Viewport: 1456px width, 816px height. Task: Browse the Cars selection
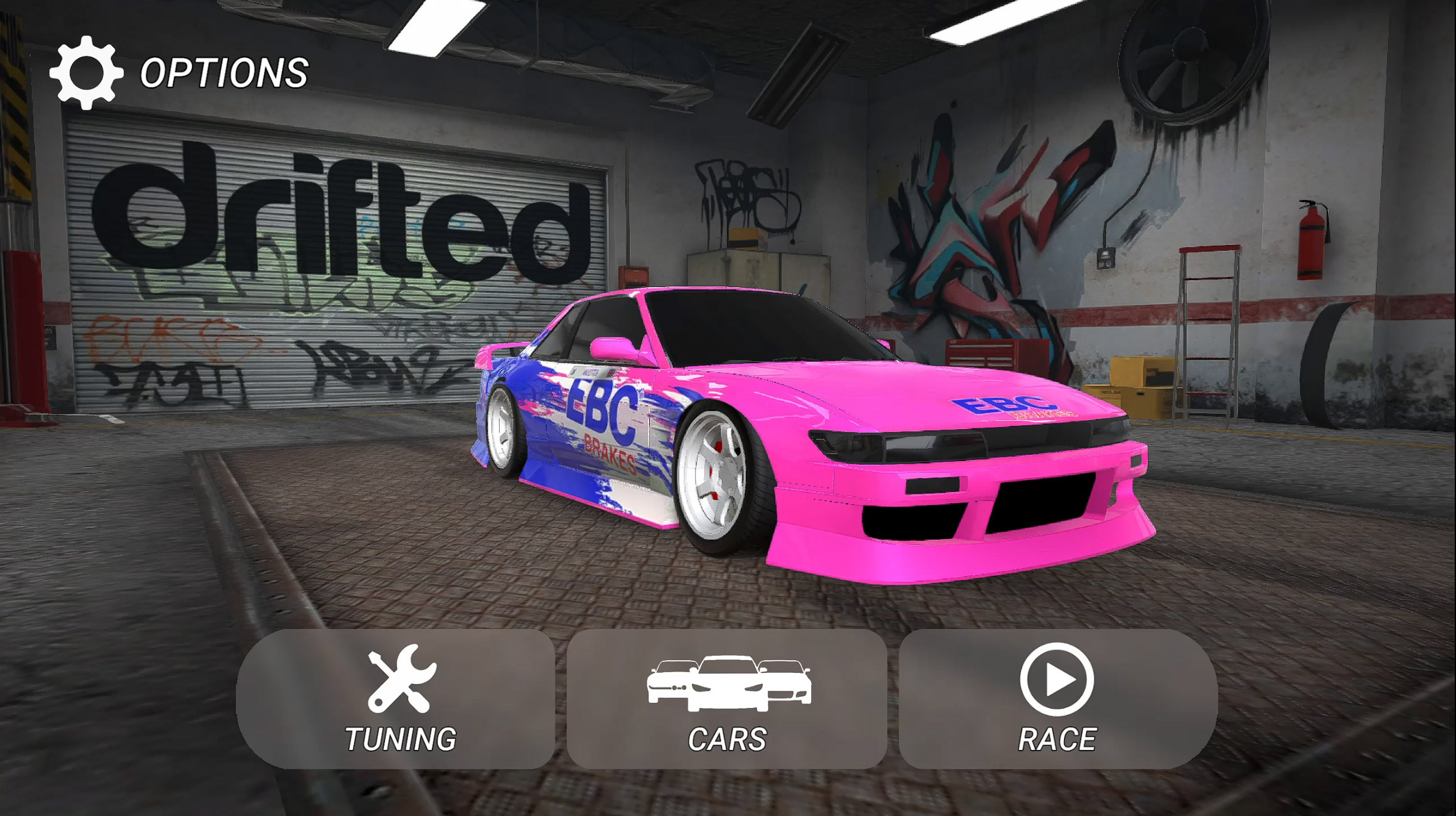point(727,700)
